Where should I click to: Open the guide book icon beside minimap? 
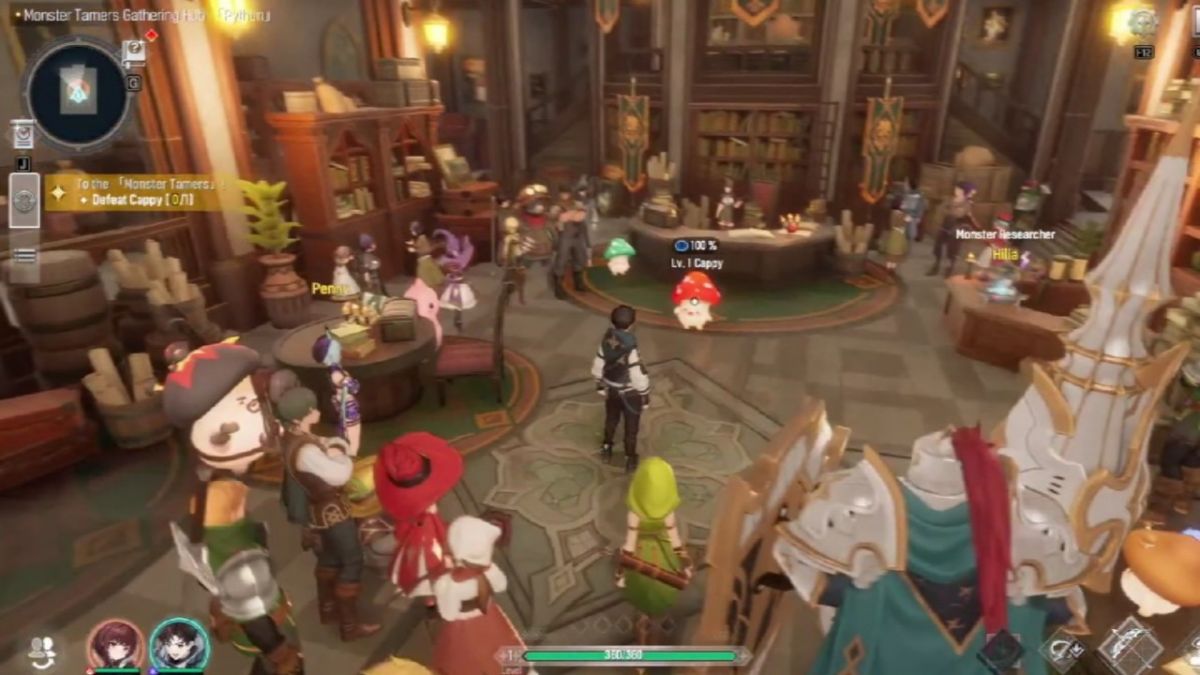point(134,52)
